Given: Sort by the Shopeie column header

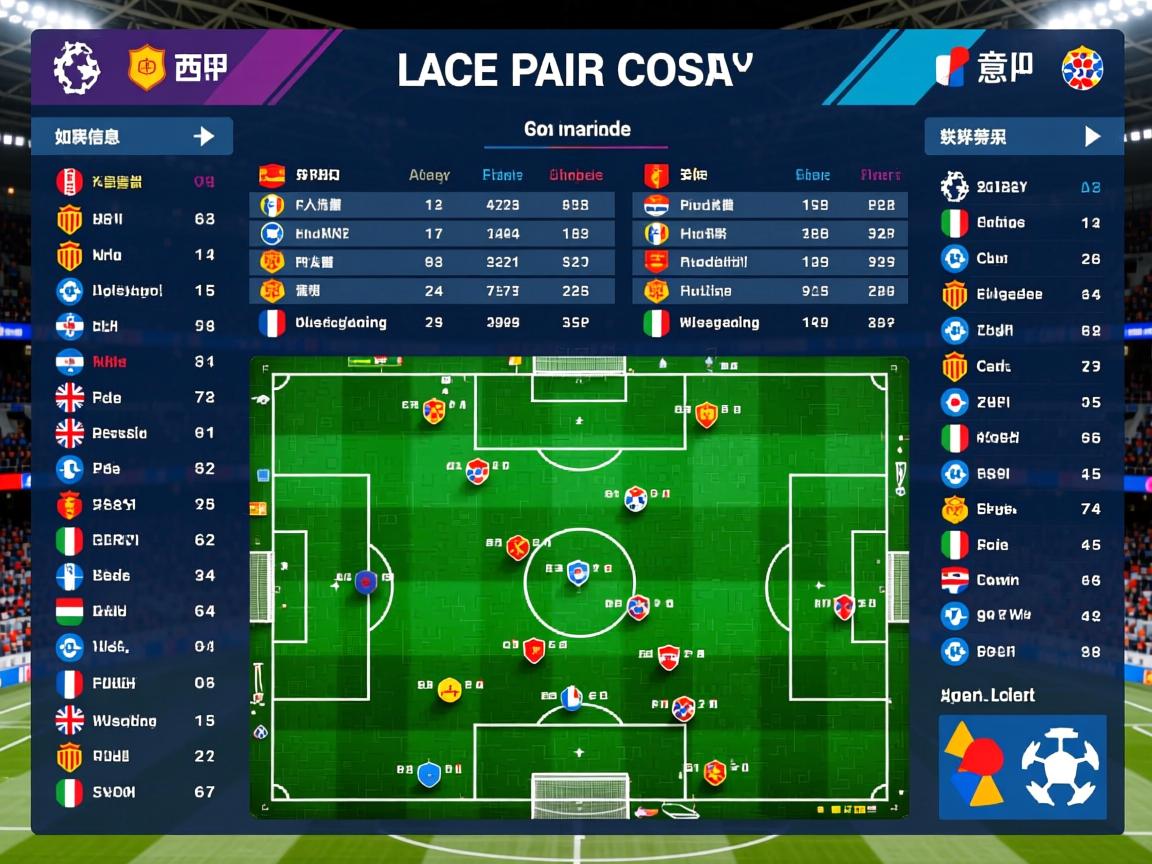Looking at the screenshot, I should point(576,175).
